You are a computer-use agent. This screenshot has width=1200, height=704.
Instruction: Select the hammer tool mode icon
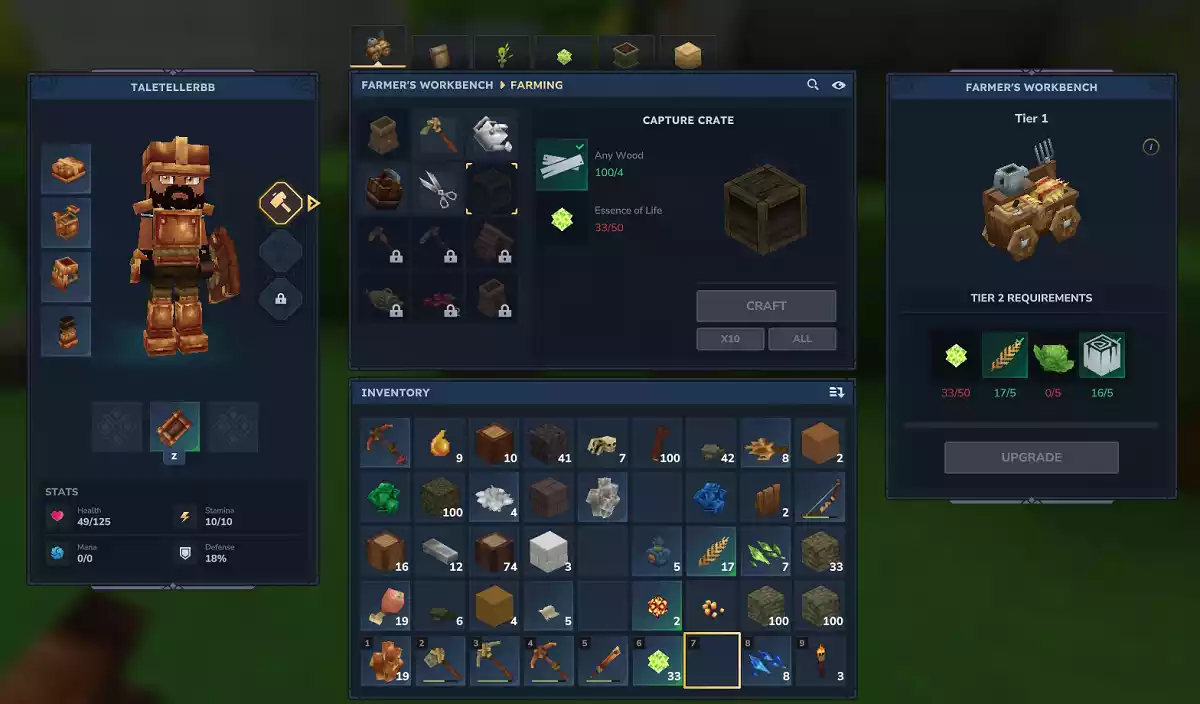click(x=281, y=203)
